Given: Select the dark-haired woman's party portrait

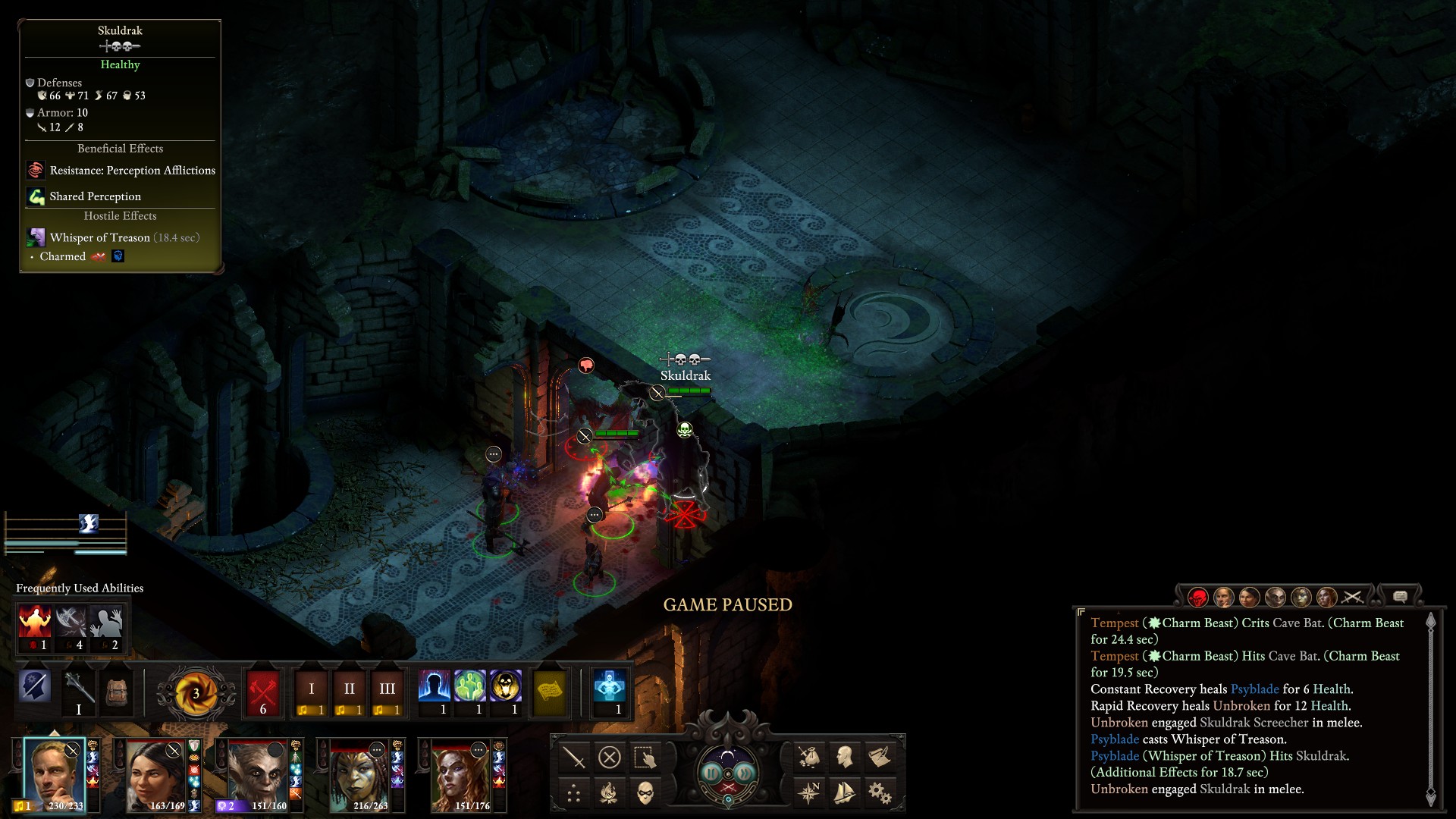Looking at the screenshot, I should coord(155,774).
